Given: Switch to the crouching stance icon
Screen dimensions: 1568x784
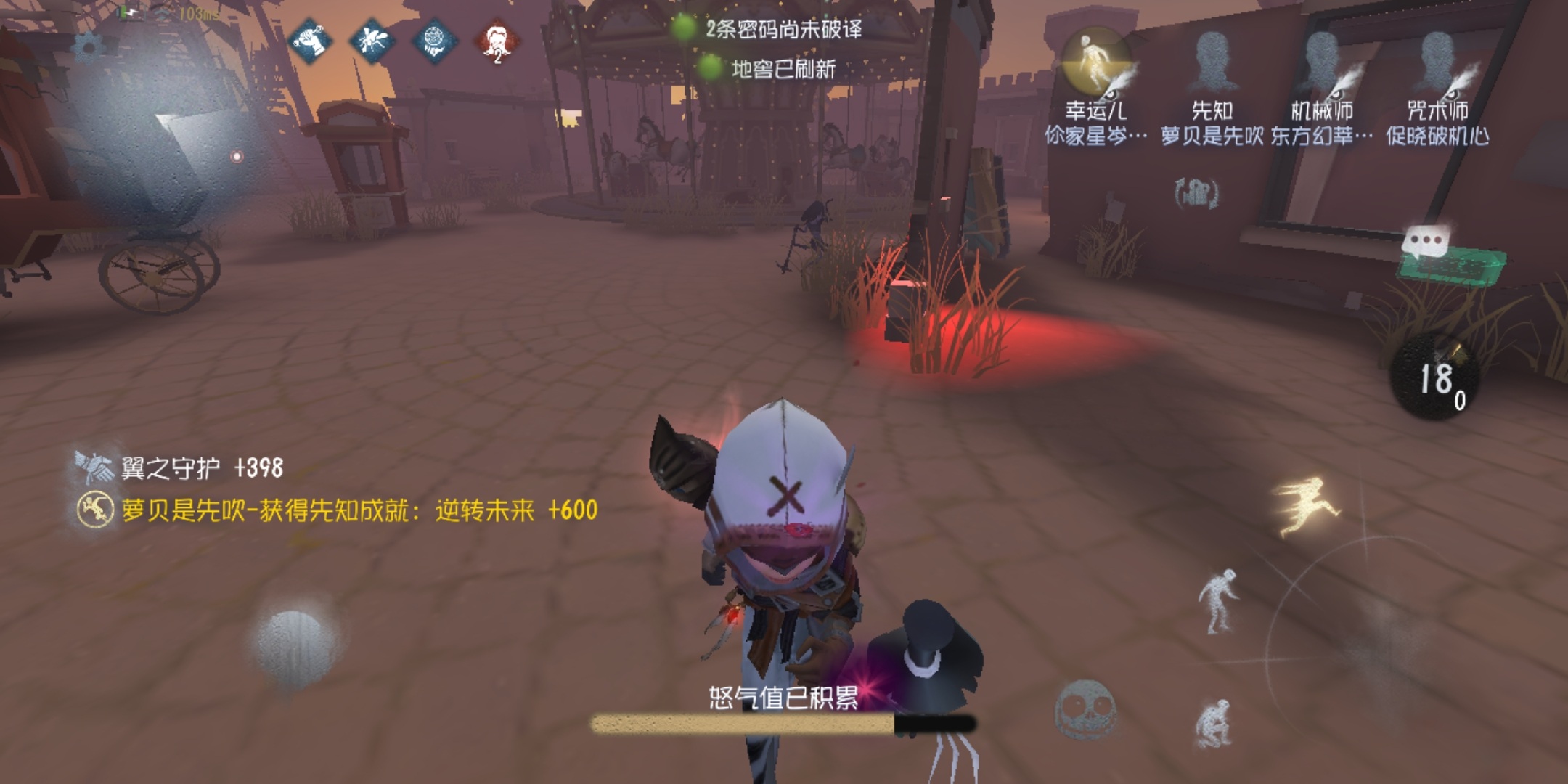Looking at the screenshot, I should (1214, 722).
